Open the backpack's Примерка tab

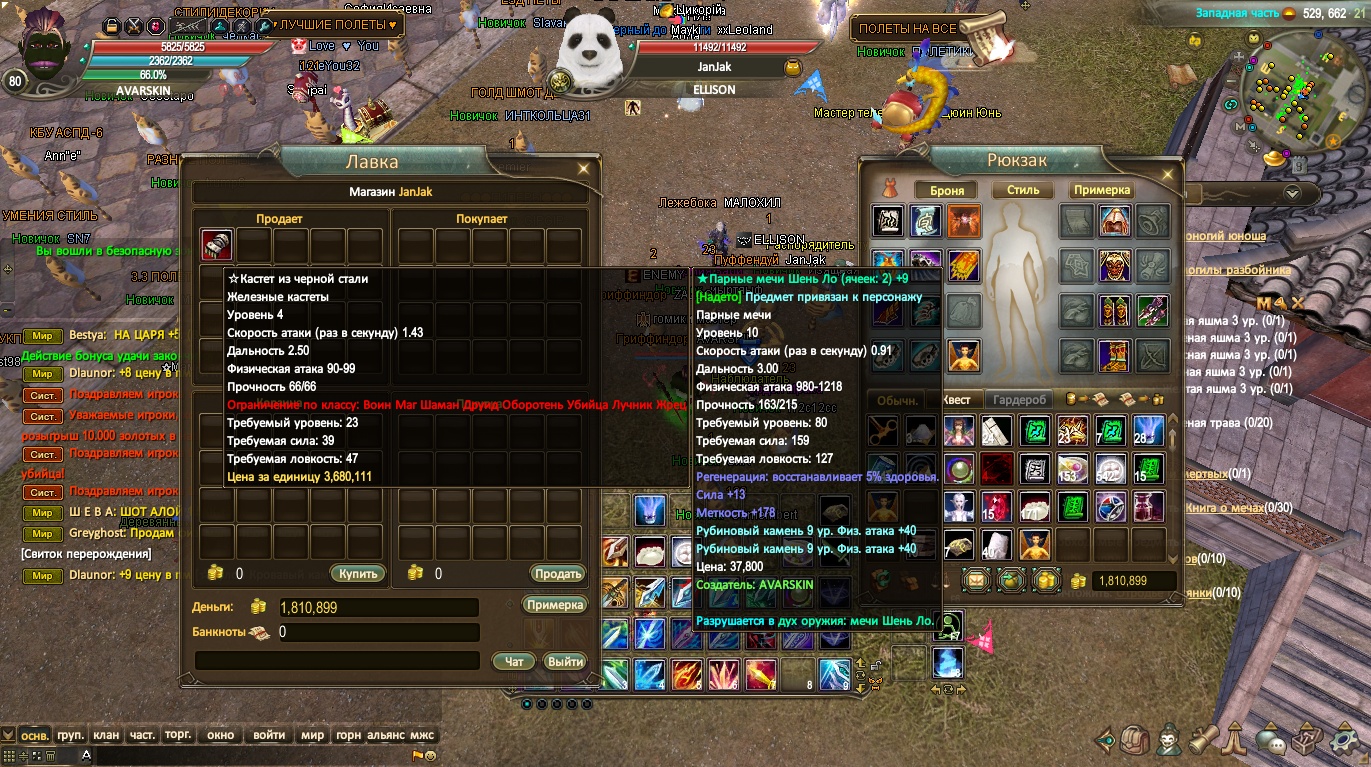pos(1102,190)
